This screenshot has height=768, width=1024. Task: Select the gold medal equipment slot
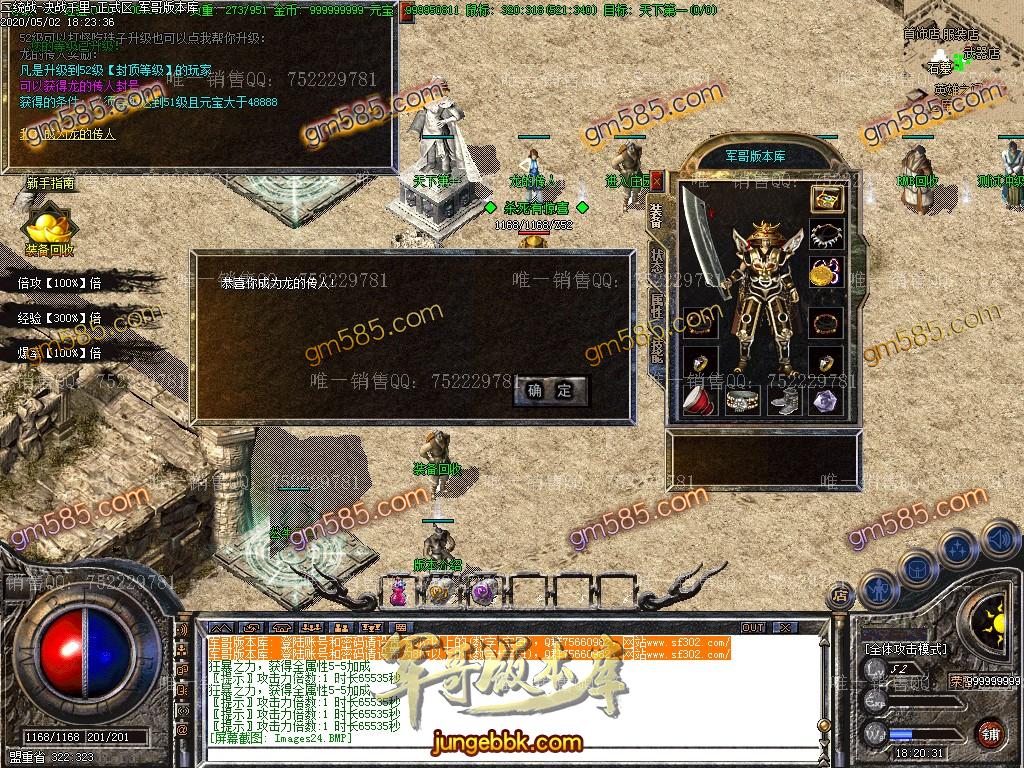(826, 273)
